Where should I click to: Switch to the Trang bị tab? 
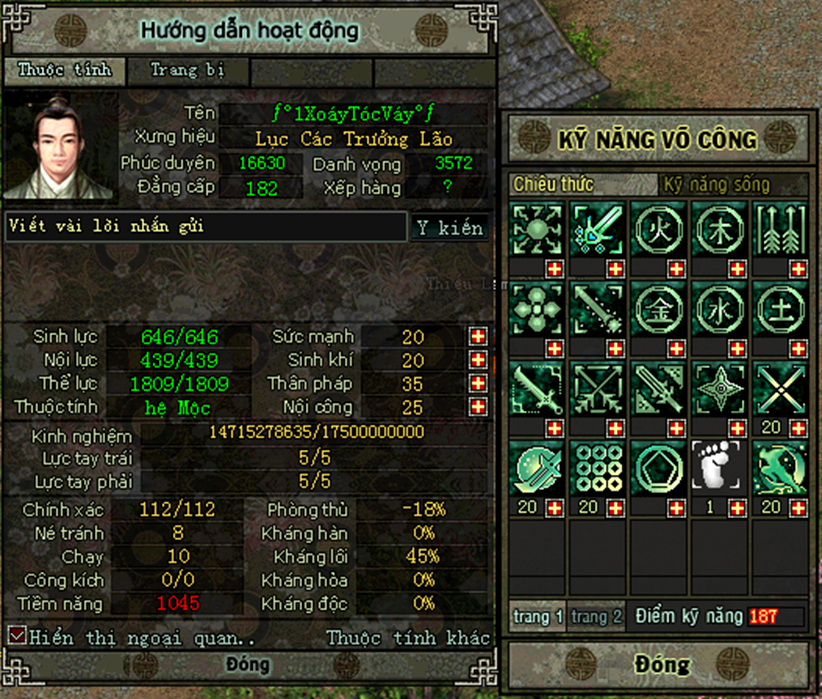click(x=187, y=71)
